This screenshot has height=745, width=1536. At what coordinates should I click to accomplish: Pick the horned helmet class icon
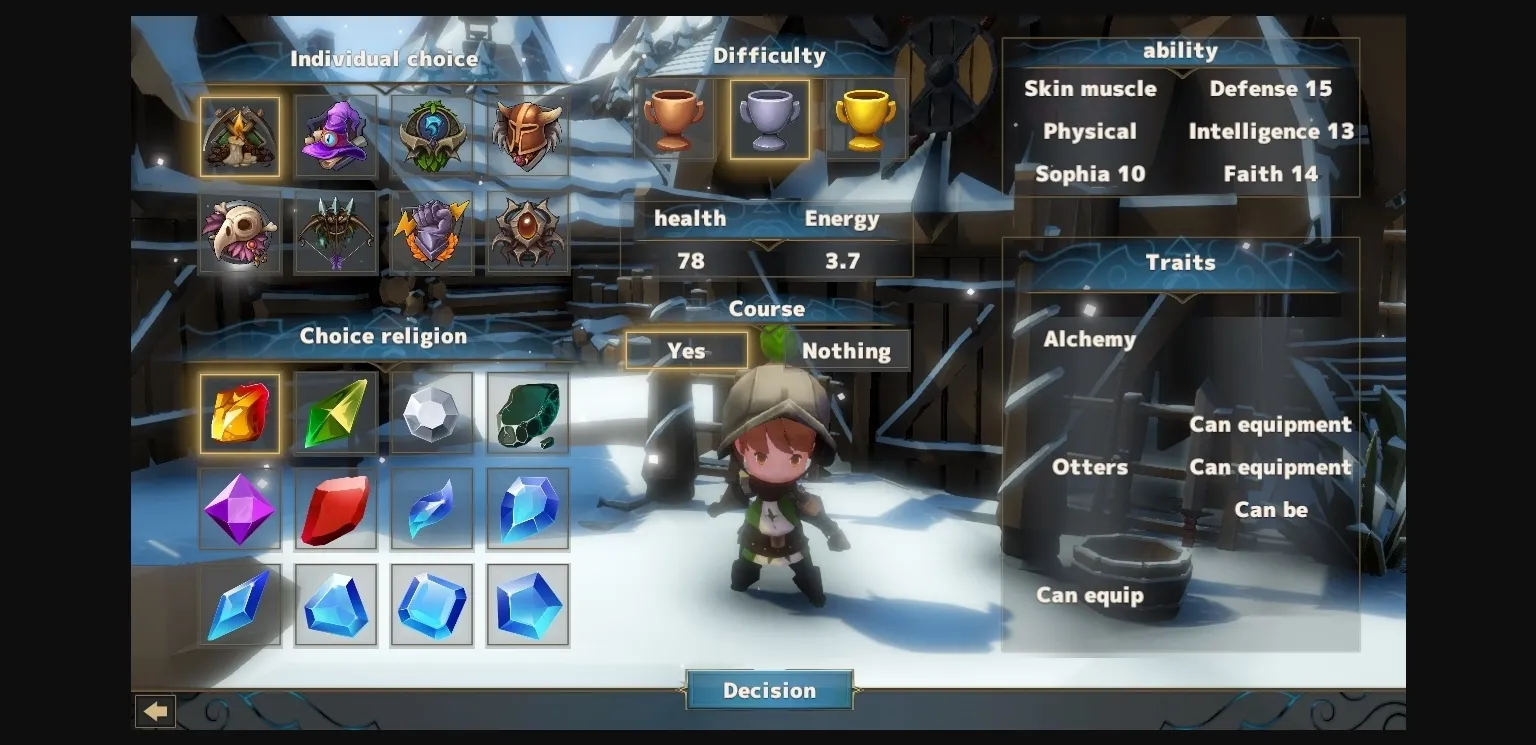(x=528, y=135)
